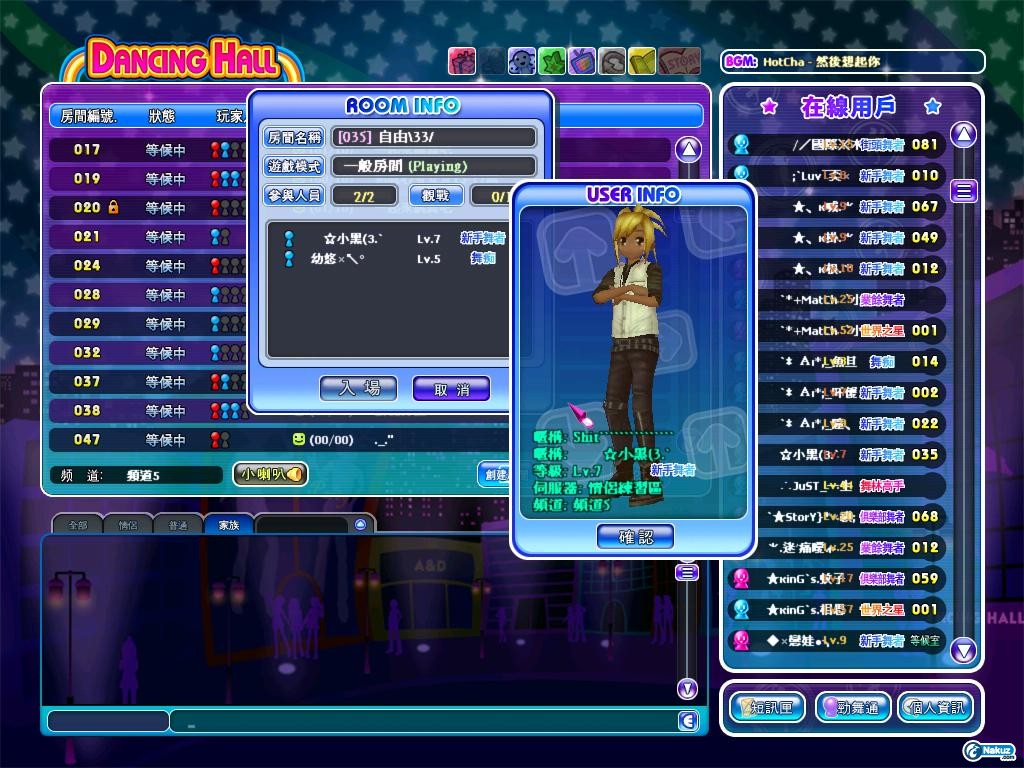Screen dimensions: 1024x768
Task: Activate the 小喇叭 megaphone button
Action: pos(270,474)
